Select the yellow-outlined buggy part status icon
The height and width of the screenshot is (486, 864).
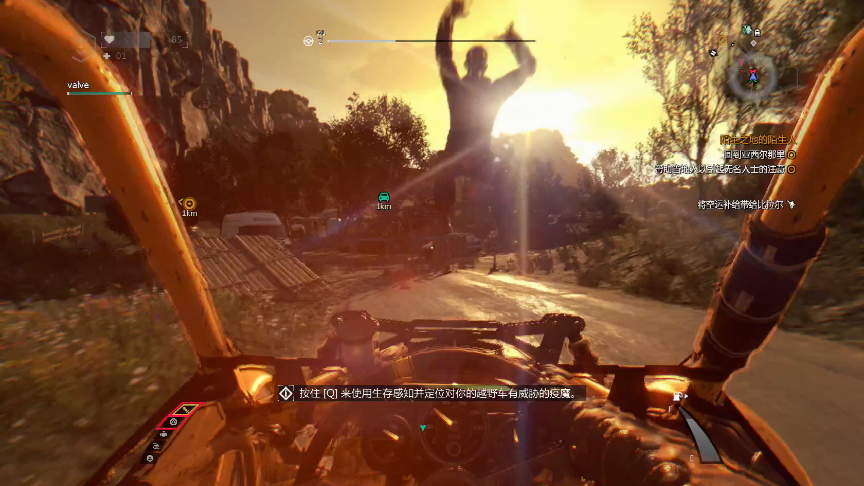coord(184,410)
